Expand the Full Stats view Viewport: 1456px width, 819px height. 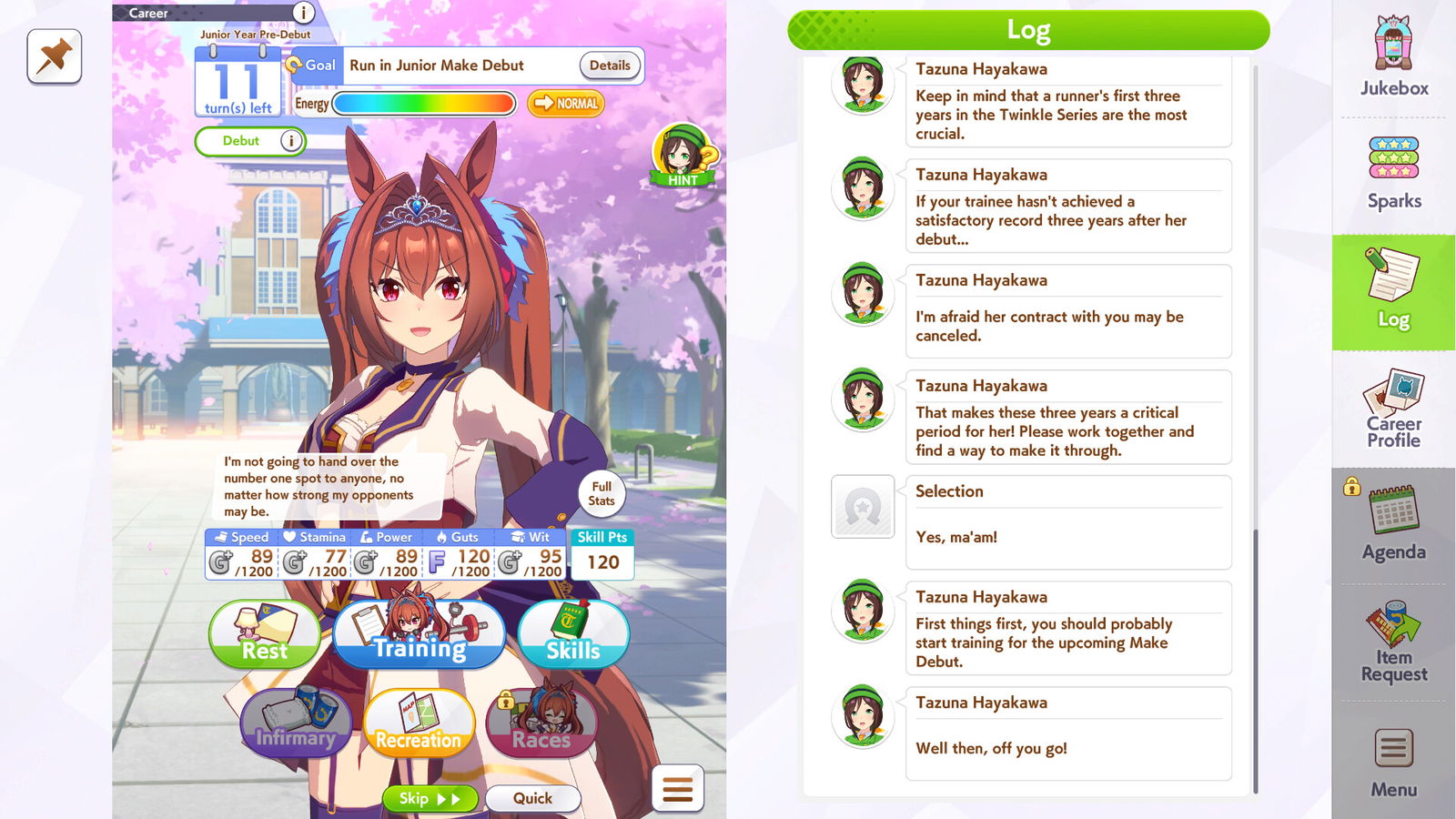(601, 495)
